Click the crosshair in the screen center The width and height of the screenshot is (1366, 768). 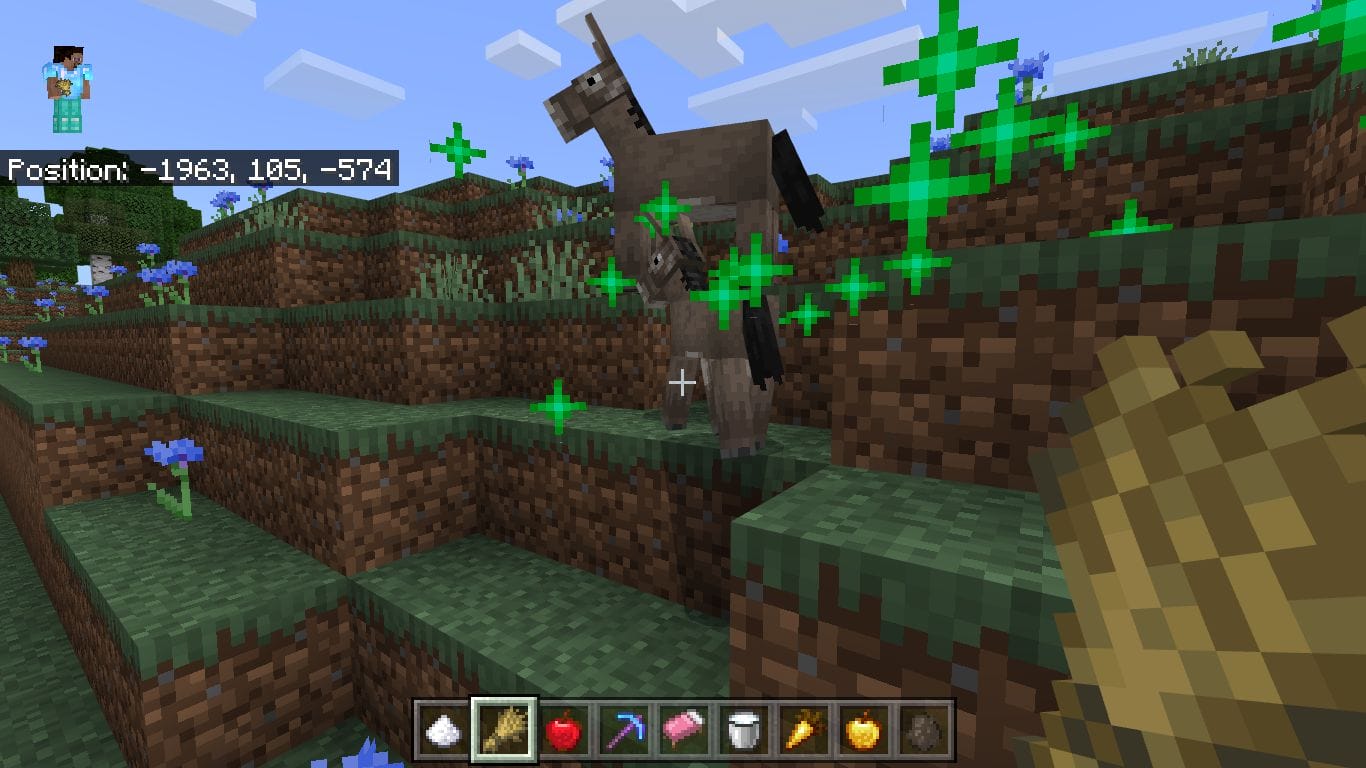point(683,382)
